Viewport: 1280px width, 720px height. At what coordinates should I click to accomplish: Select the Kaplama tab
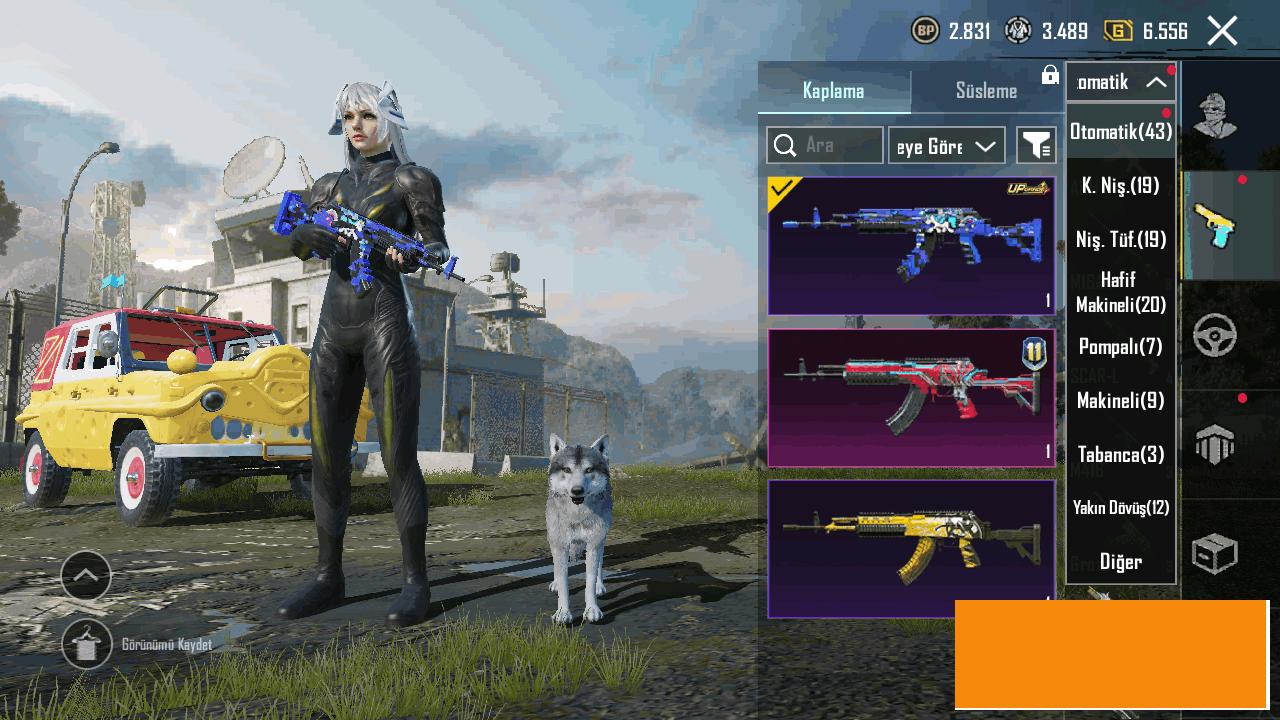pos(833,91)
